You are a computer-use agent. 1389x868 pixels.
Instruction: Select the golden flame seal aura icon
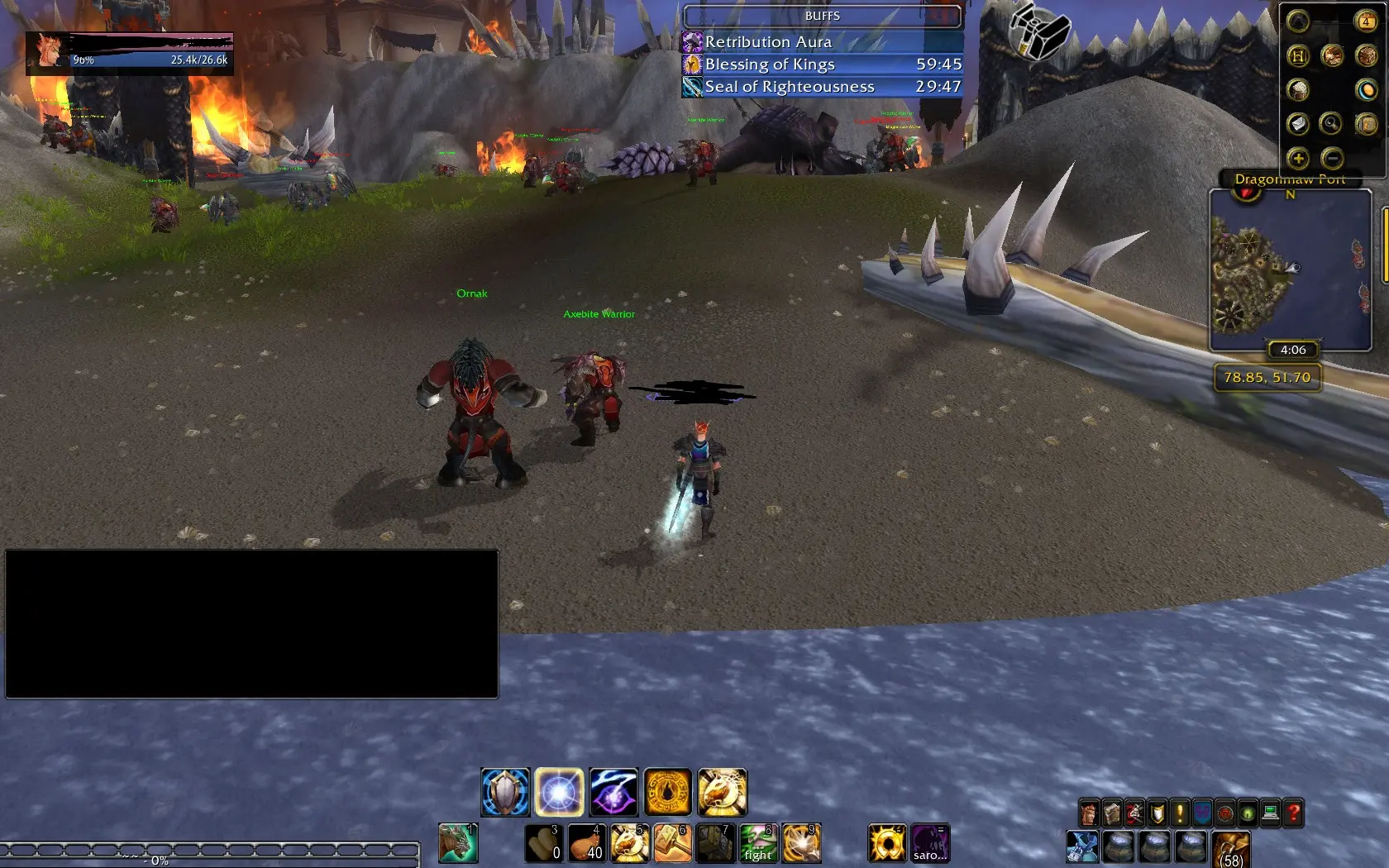(x=668, y=792)
